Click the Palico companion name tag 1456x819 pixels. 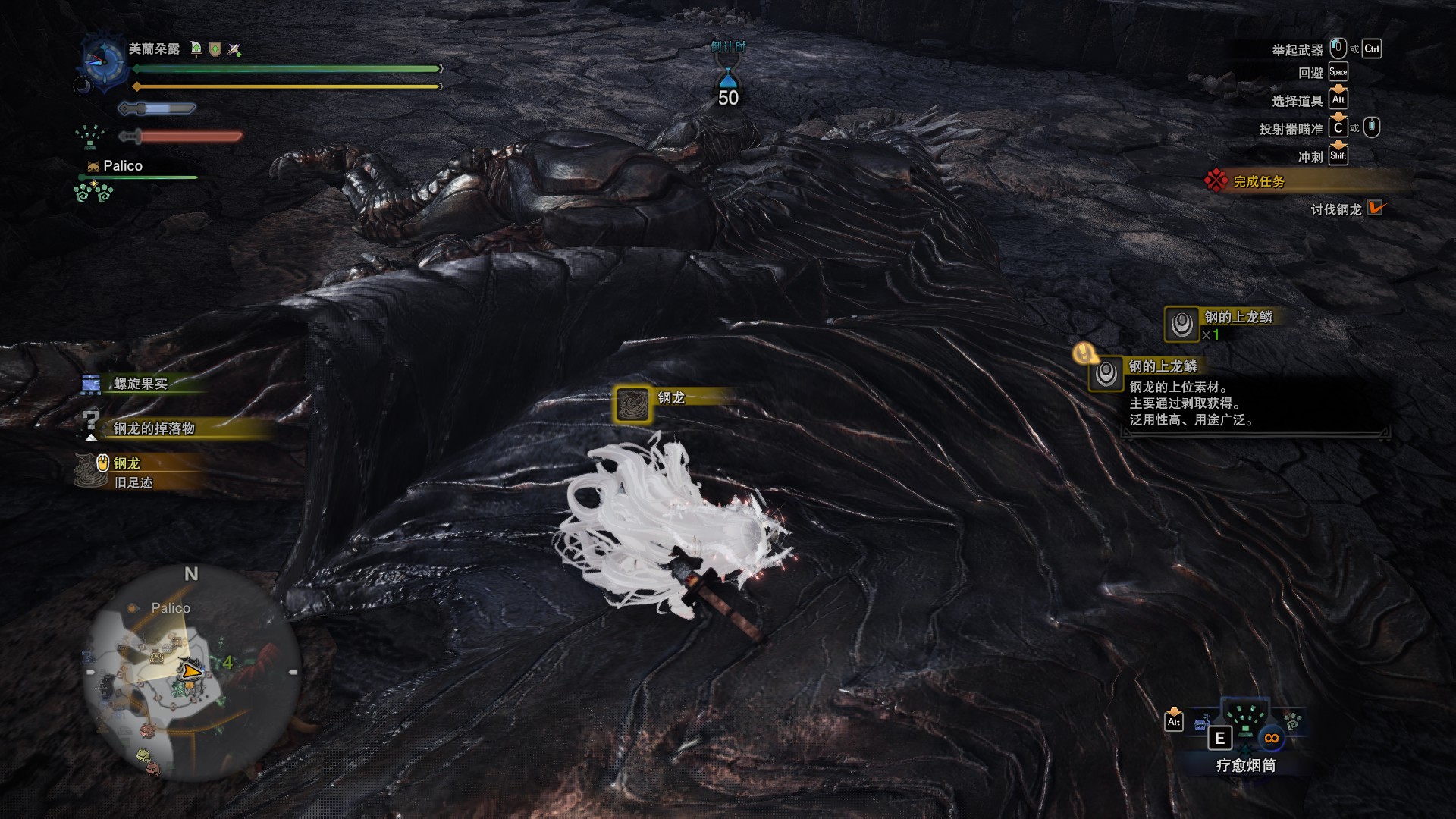click(x=122, y=165)
